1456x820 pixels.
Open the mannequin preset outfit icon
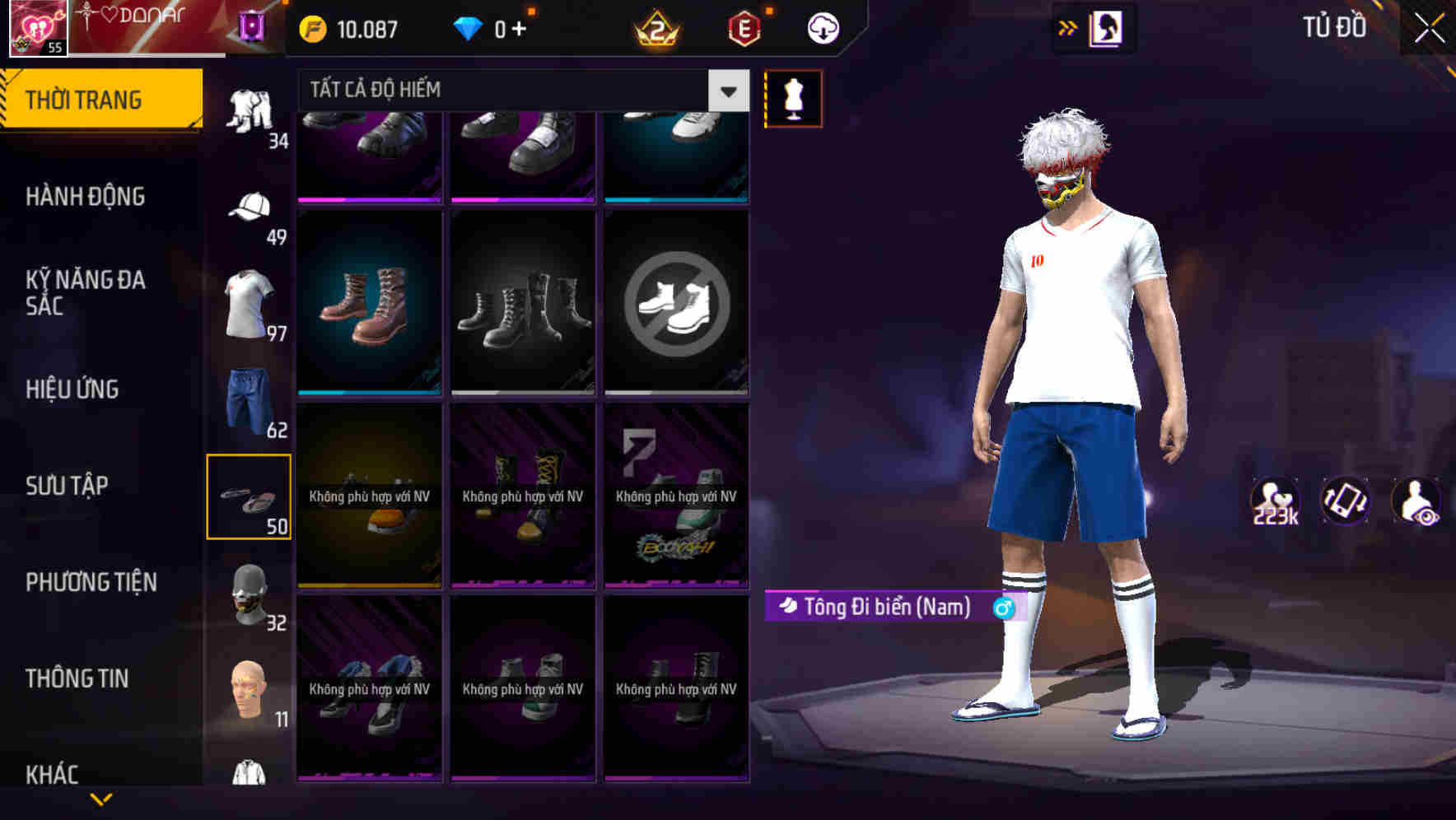(x=793, y=98)
